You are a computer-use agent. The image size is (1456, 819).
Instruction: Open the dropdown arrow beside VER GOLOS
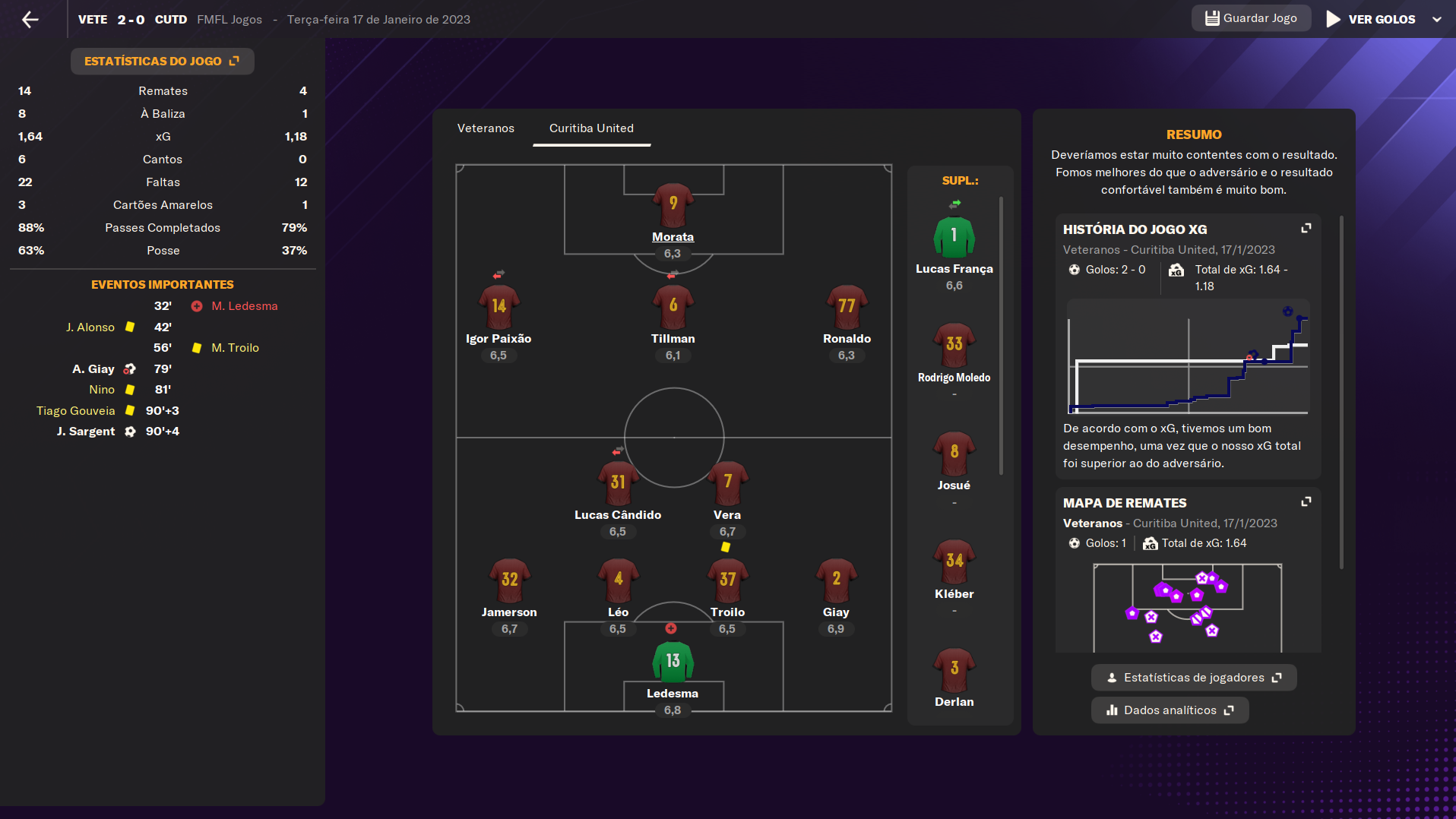click(1437, 20)
